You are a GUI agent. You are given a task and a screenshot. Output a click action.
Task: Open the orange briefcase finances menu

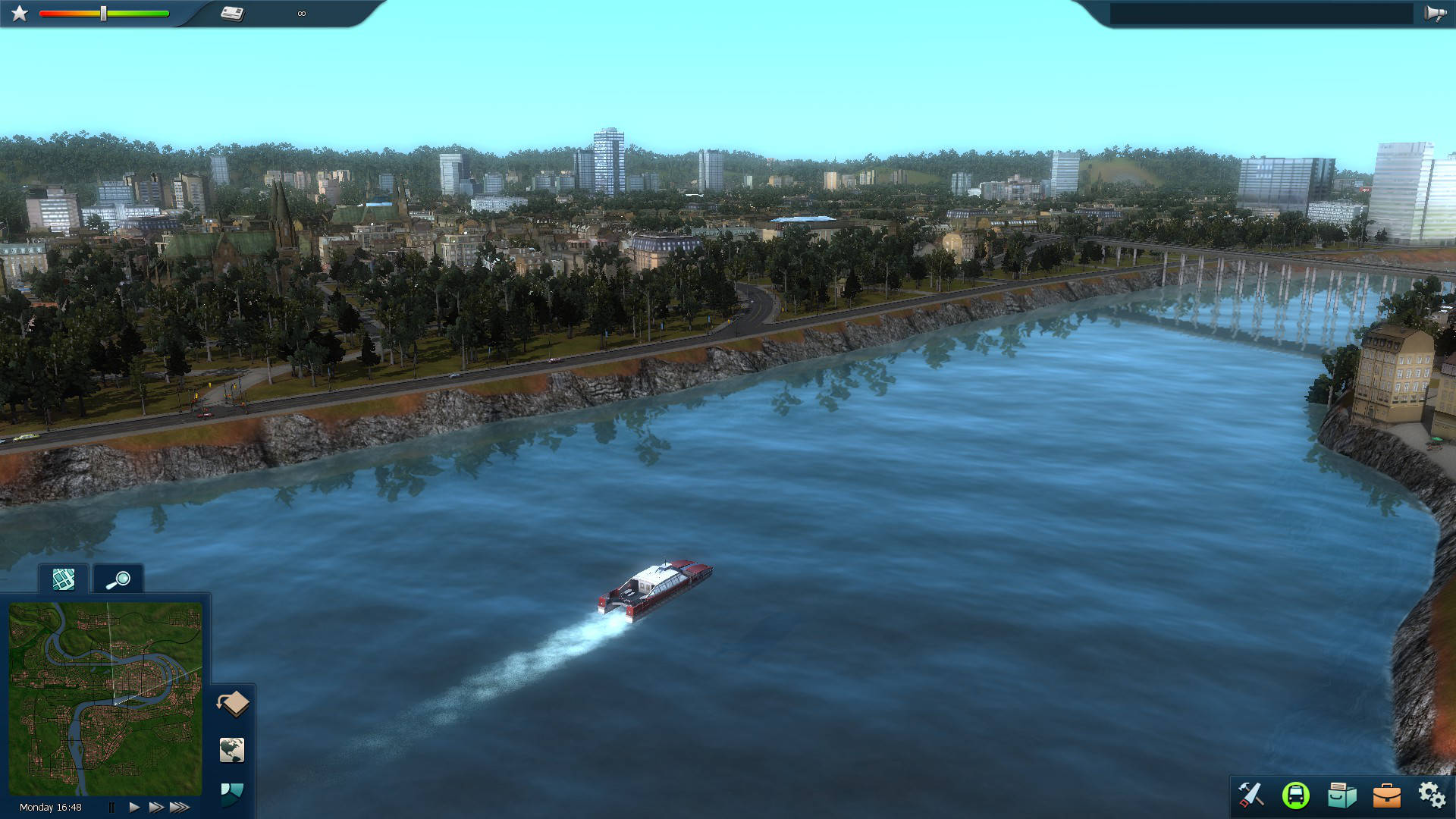(x=1386, y=795)
